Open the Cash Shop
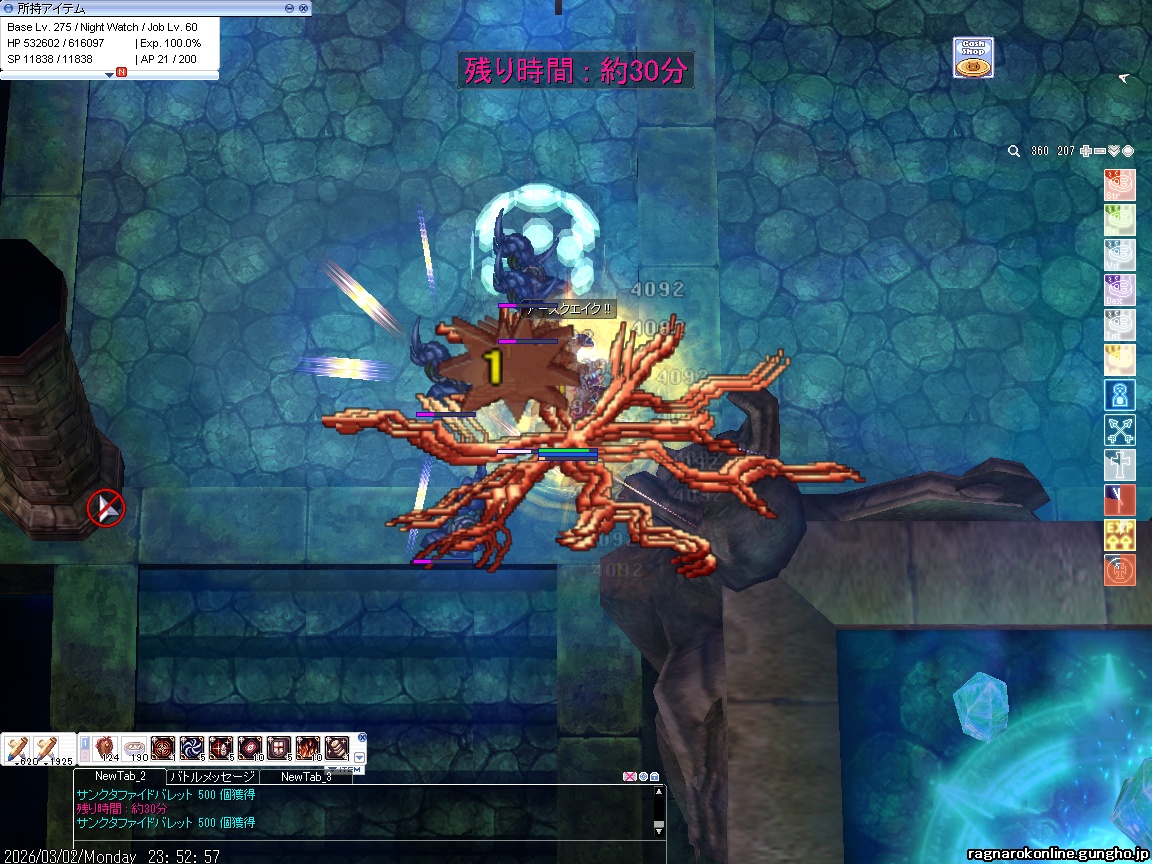Image resolution: width=1152 pixels, height=864 pixels. [x=973, y=58]
